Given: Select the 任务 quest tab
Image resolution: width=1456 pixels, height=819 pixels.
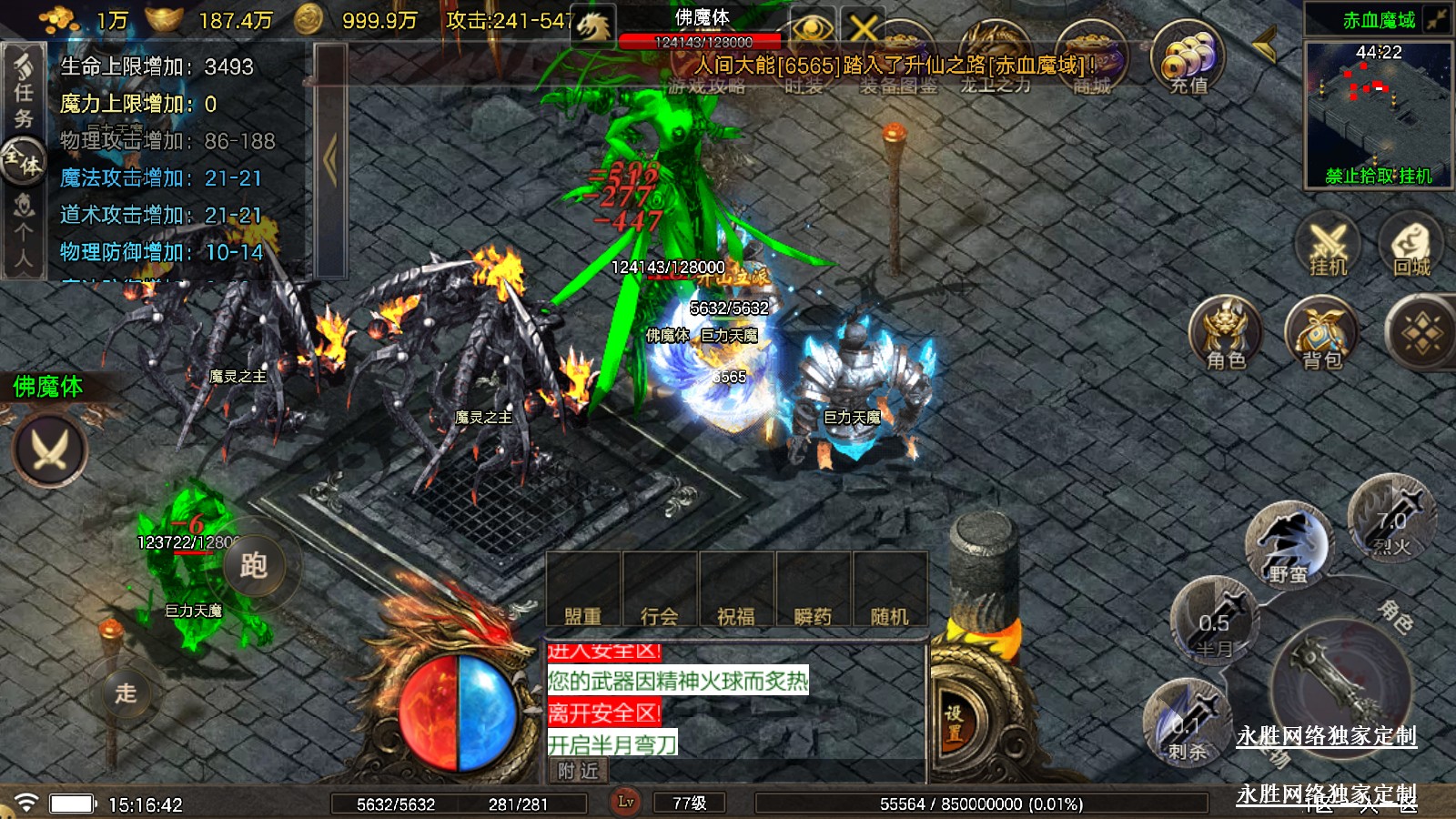Looking at the screenshot, I should 24,91.
